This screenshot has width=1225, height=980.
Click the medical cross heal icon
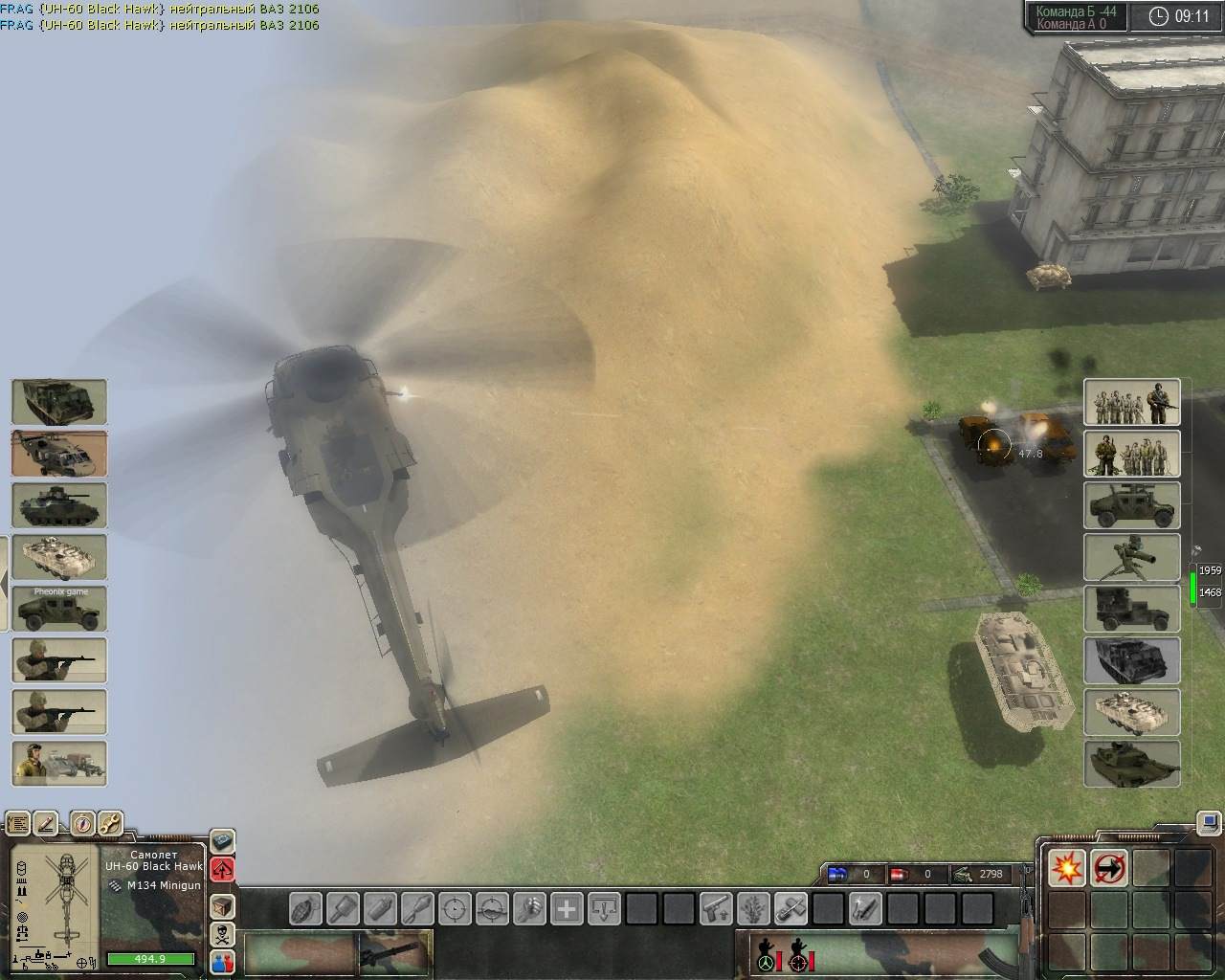pyautogui.click(x=568, y=907)
